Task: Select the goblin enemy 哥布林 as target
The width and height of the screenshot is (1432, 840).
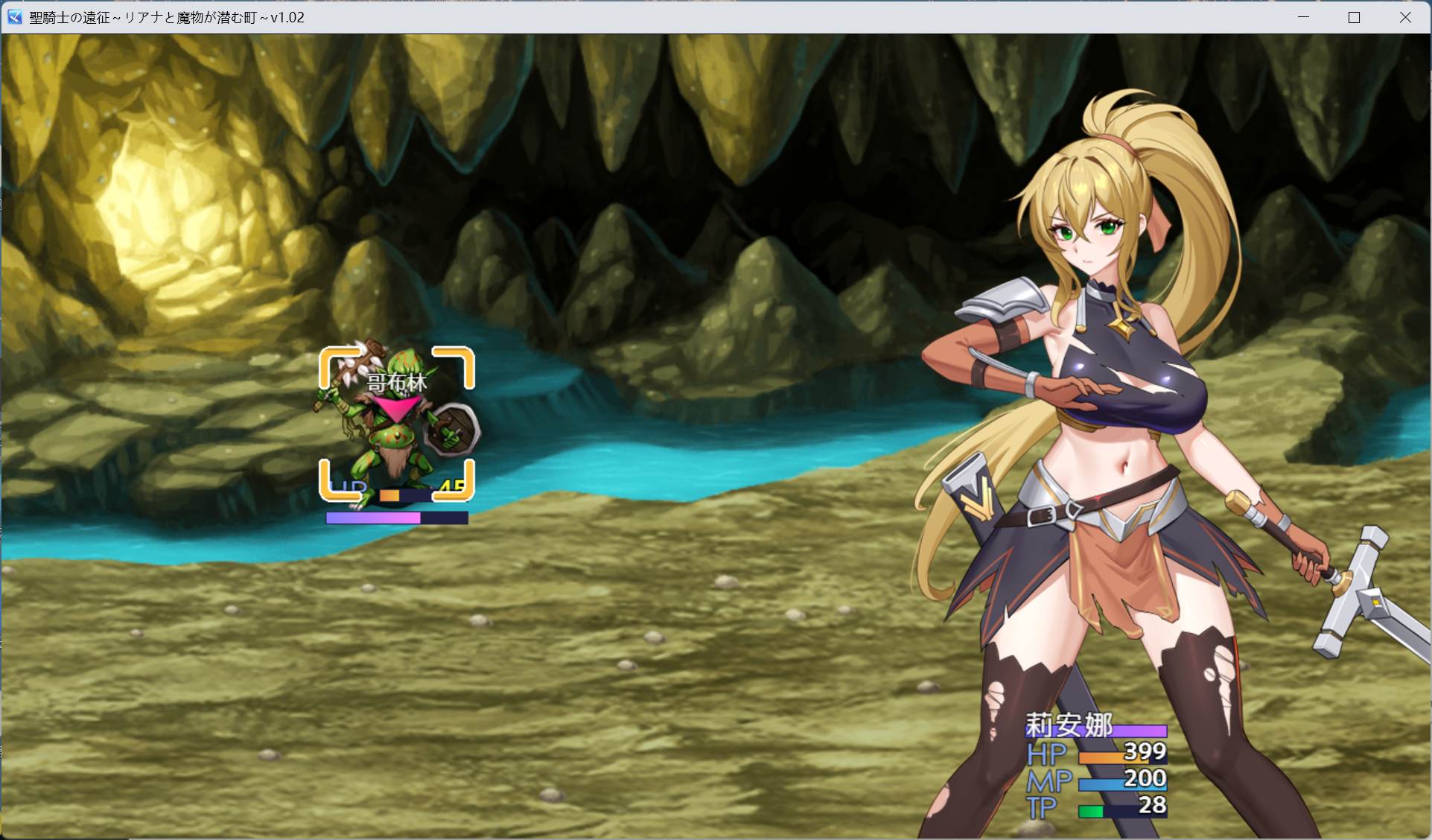Action: [395, 439]
